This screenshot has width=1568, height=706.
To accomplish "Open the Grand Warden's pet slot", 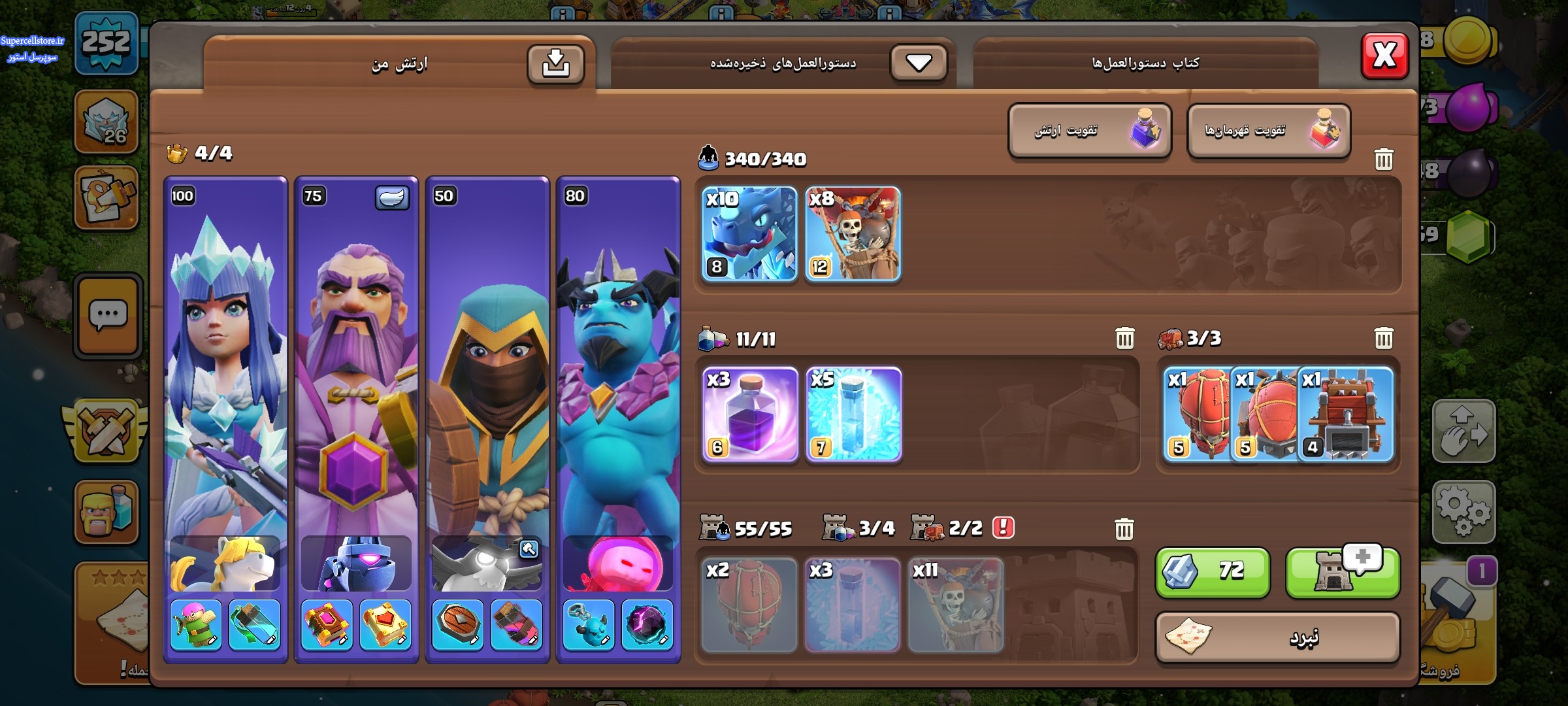I will [356, 563].
